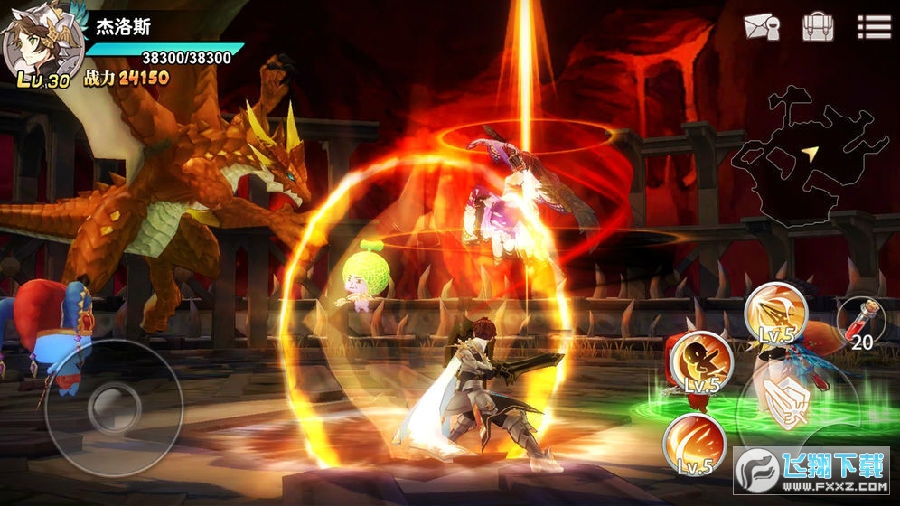Open the list menu icon
Viewport: 900px width, 506px height.
[x=873, y=27]
